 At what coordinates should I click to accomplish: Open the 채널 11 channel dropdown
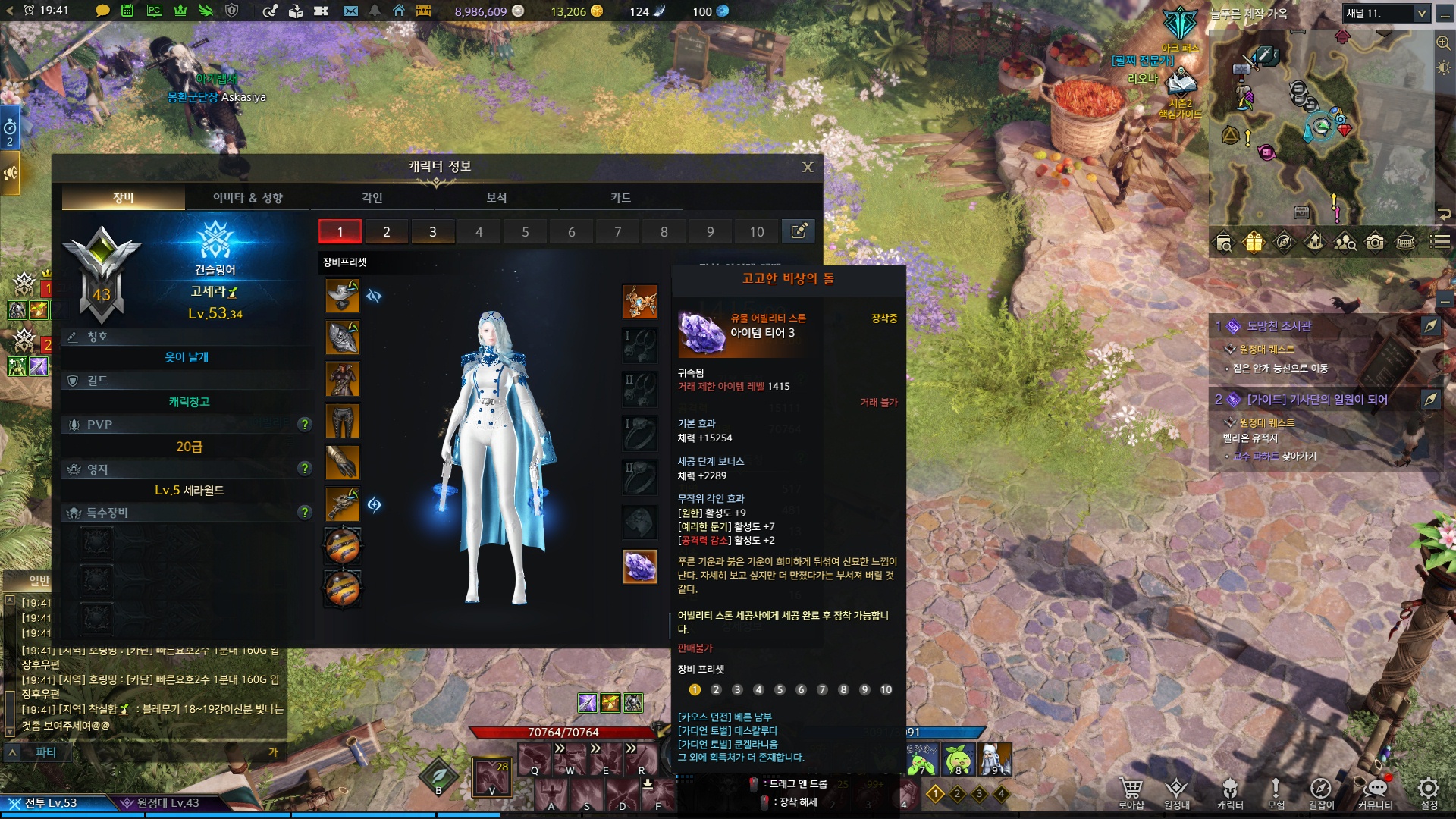click(x=1421, y=14)
